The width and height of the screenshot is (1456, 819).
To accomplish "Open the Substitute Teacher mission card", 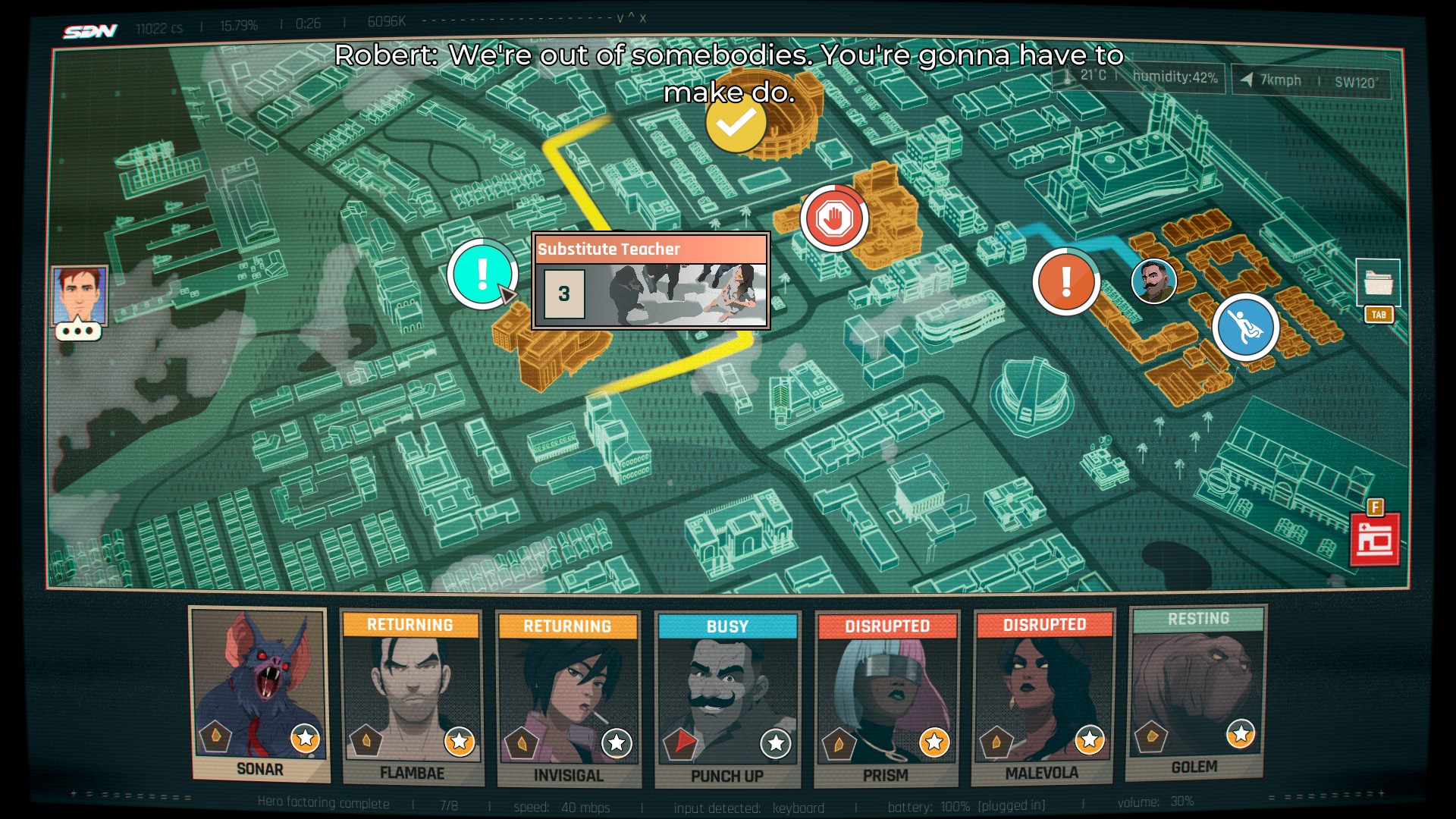I will pos(651,281).
